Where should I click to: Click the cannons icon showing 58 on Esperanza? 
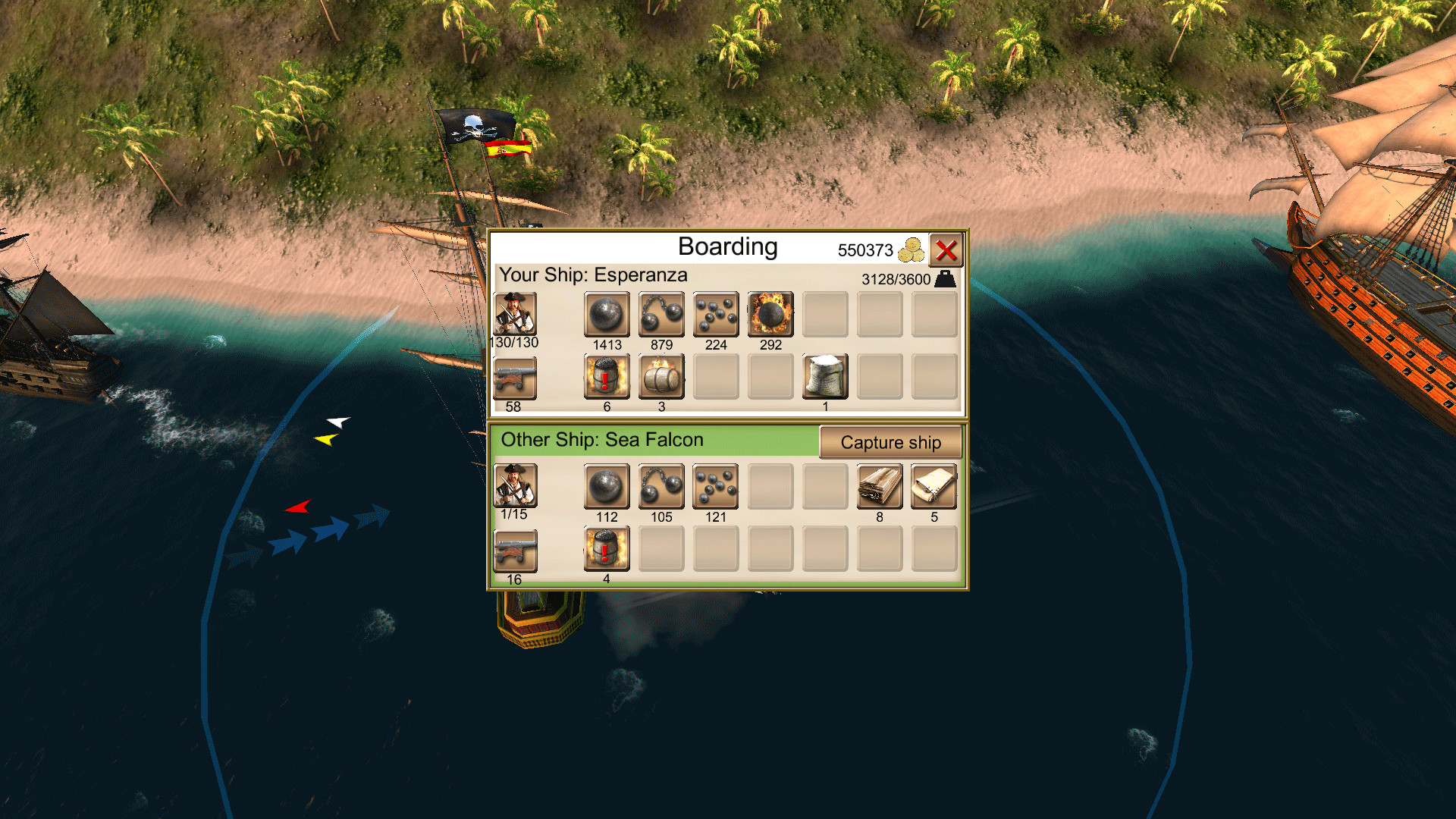click(x=515, y=377)
